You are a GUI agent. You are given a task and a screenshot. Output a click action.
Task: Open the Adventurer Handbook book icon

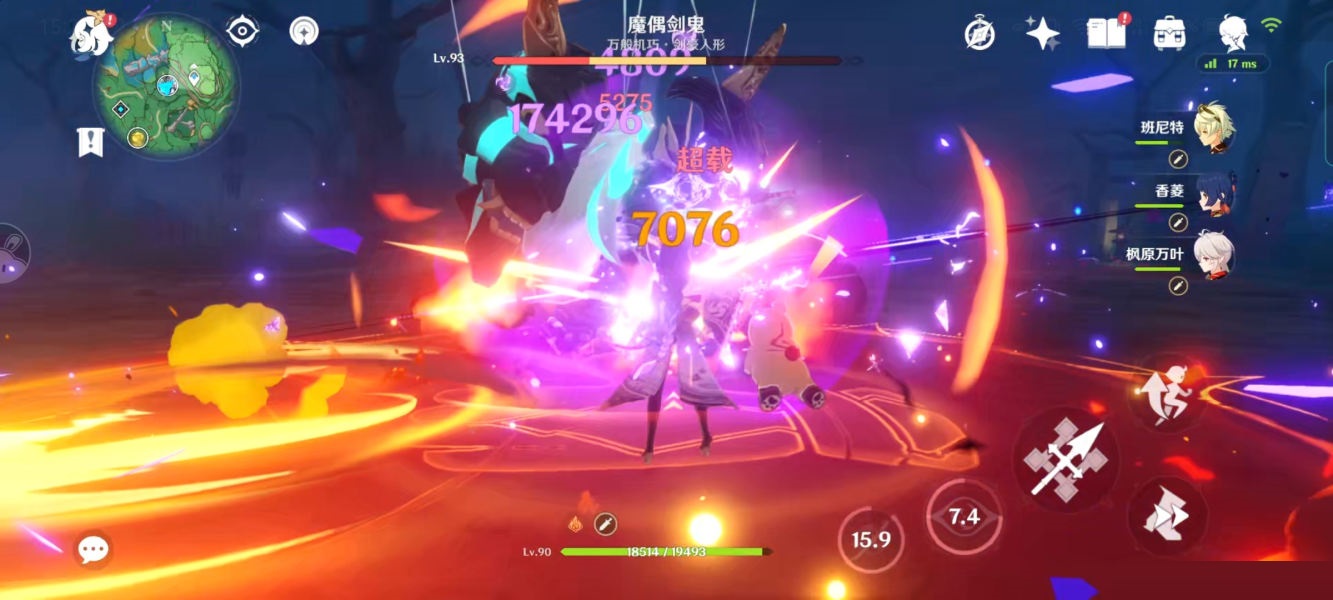[1105, 33]
